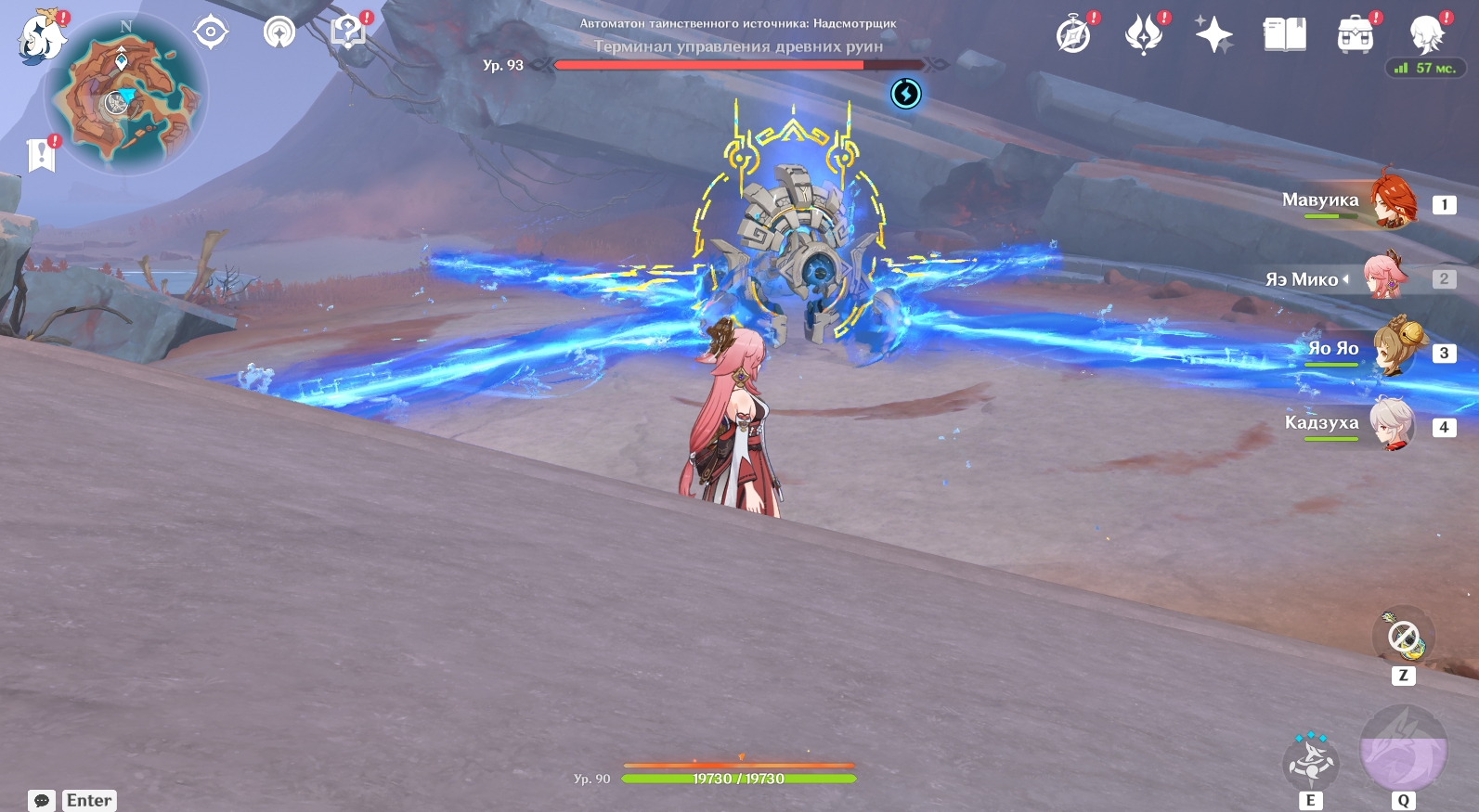Open the chat box
This screenshot has height=812, width=1479.
coord(72,800)
